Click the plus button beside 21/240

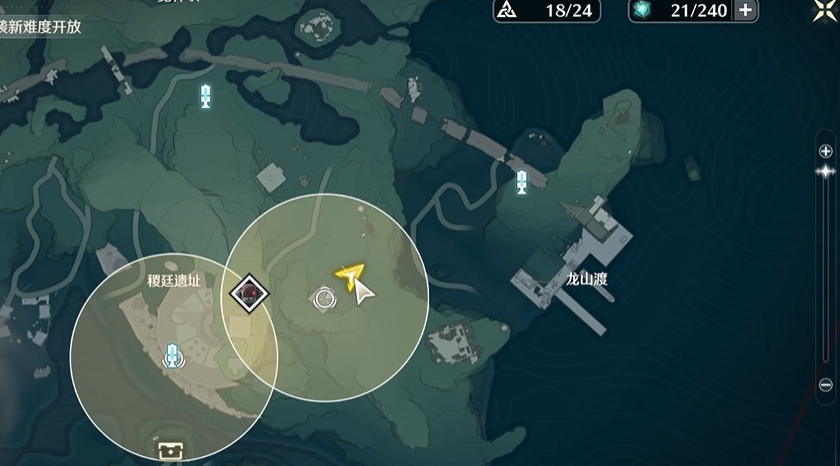click(745, 11)
